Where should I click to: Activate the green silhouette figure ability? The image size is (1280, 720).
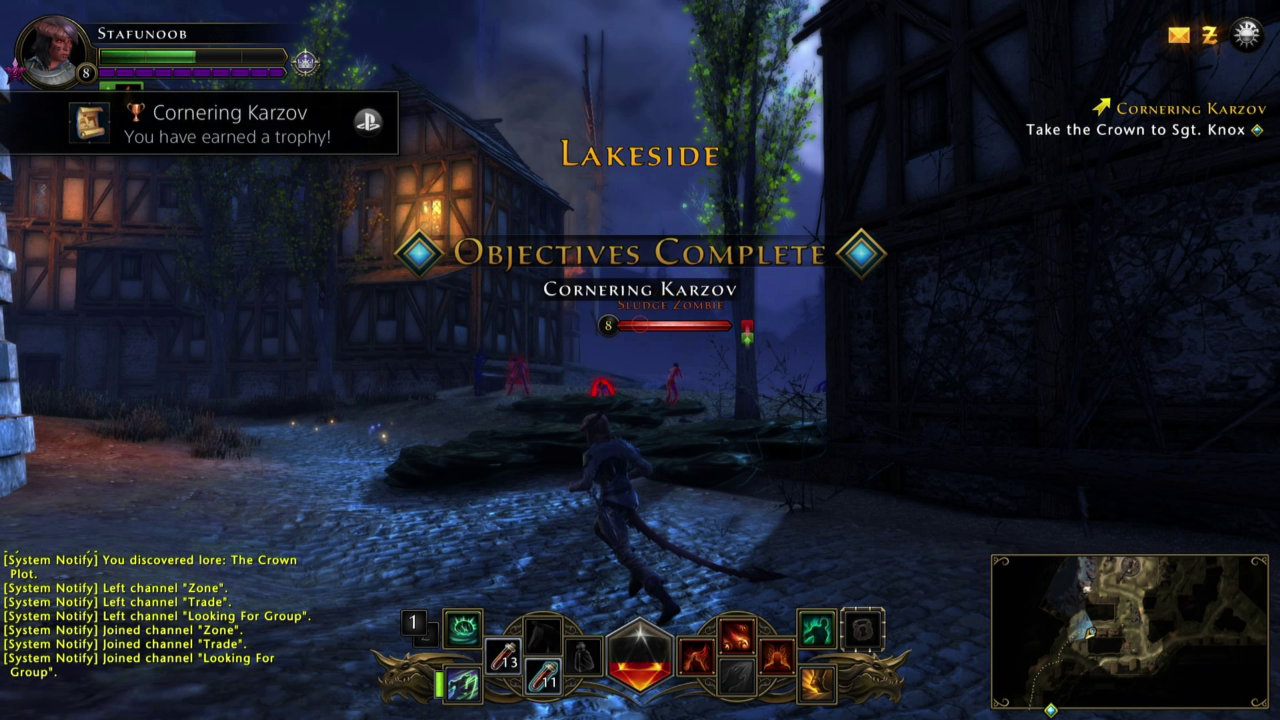coord(817,629)
